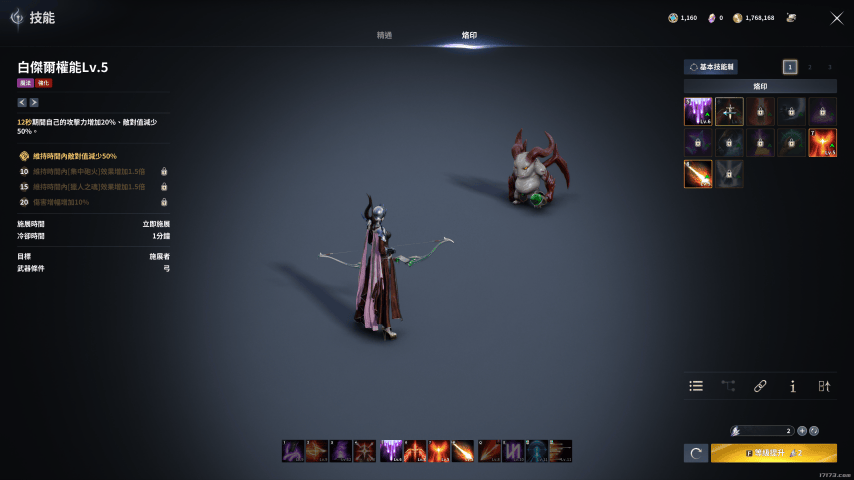The height and width of the screenshot is (480, 854).
Task: Switch to the 精通 tab
Action: click(384, 35)
